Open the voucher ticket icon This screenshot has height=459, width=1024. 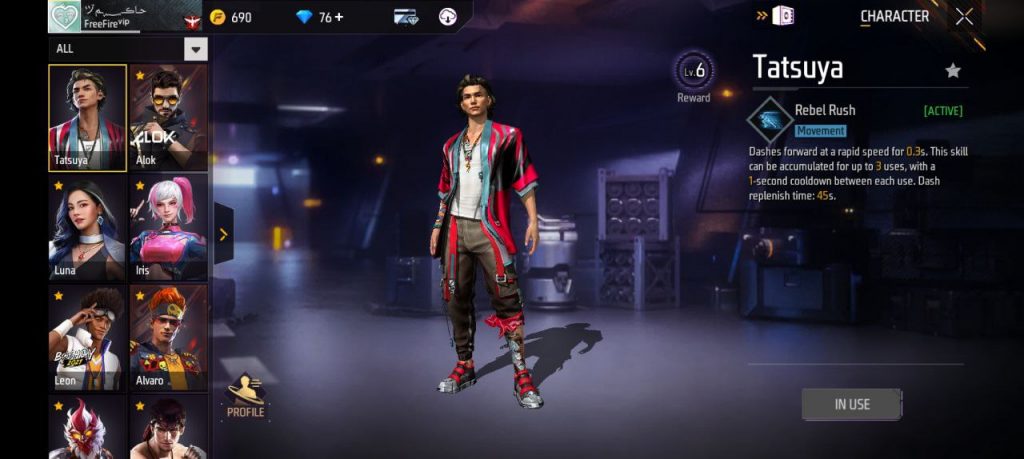click(405, 17)
